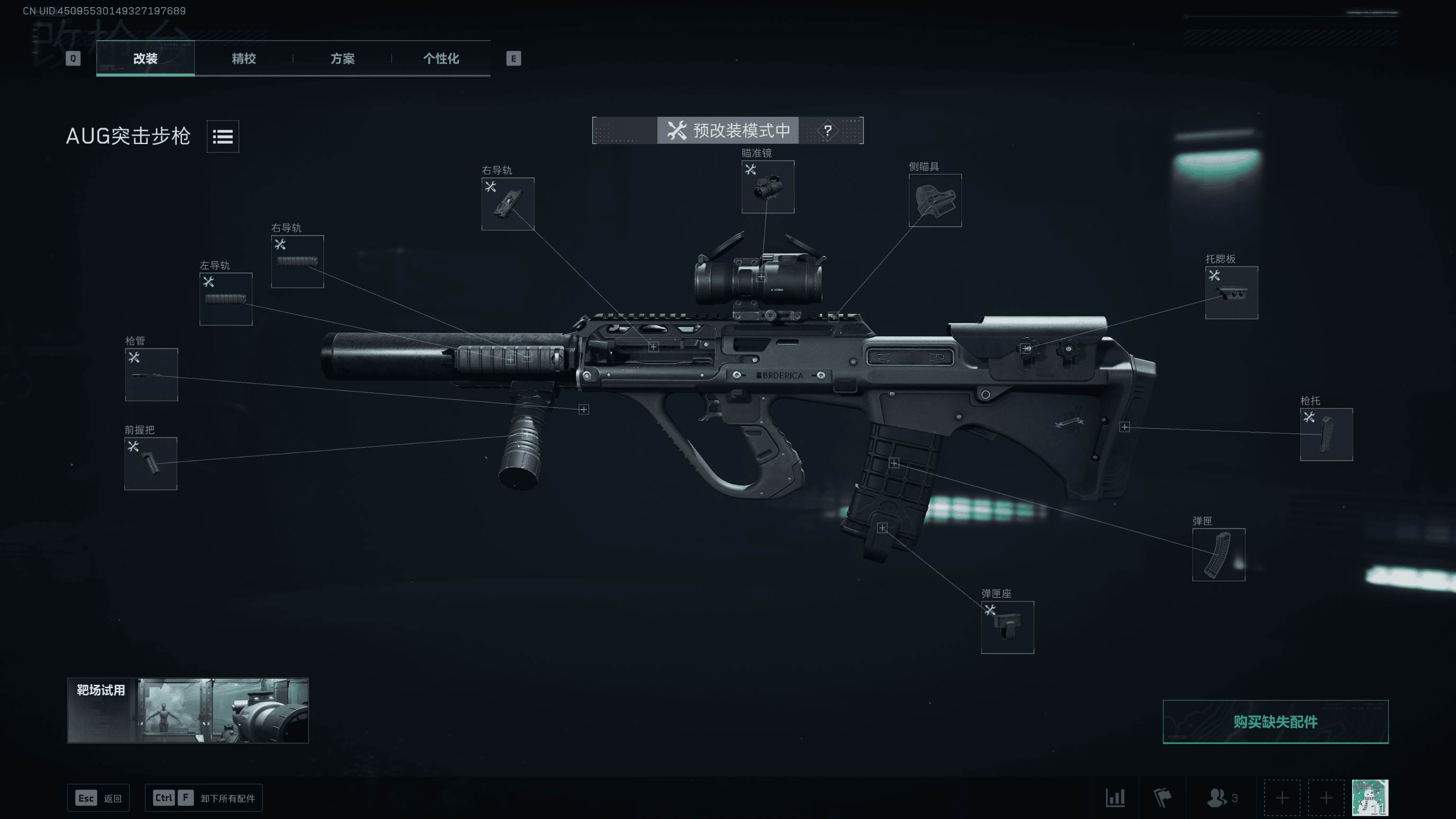Open the 前握把 foregrip slot
1456x819 pixels.
coord(151,464)
